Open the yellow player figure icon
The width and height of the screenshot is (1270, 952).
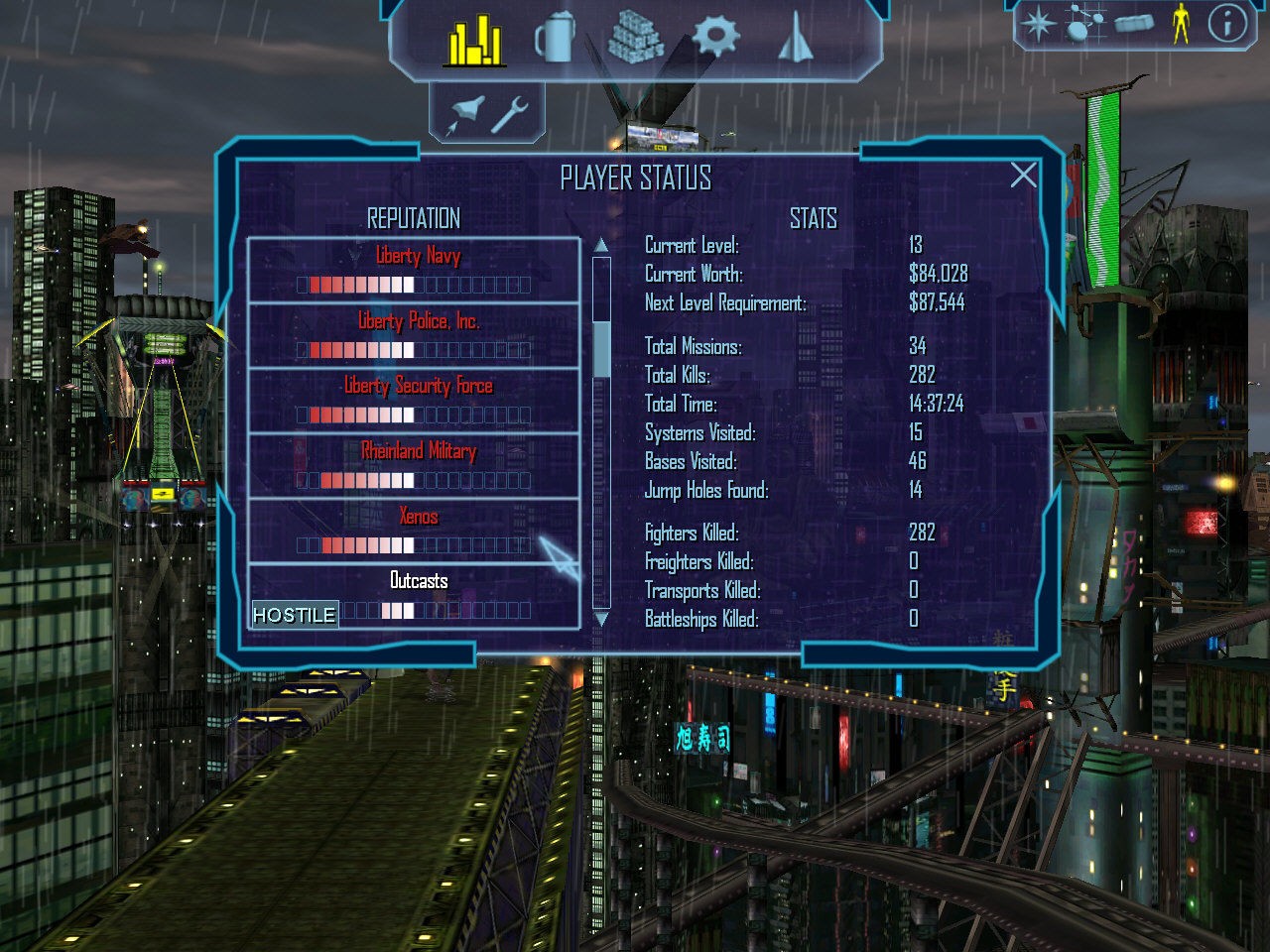(1180, 23)
